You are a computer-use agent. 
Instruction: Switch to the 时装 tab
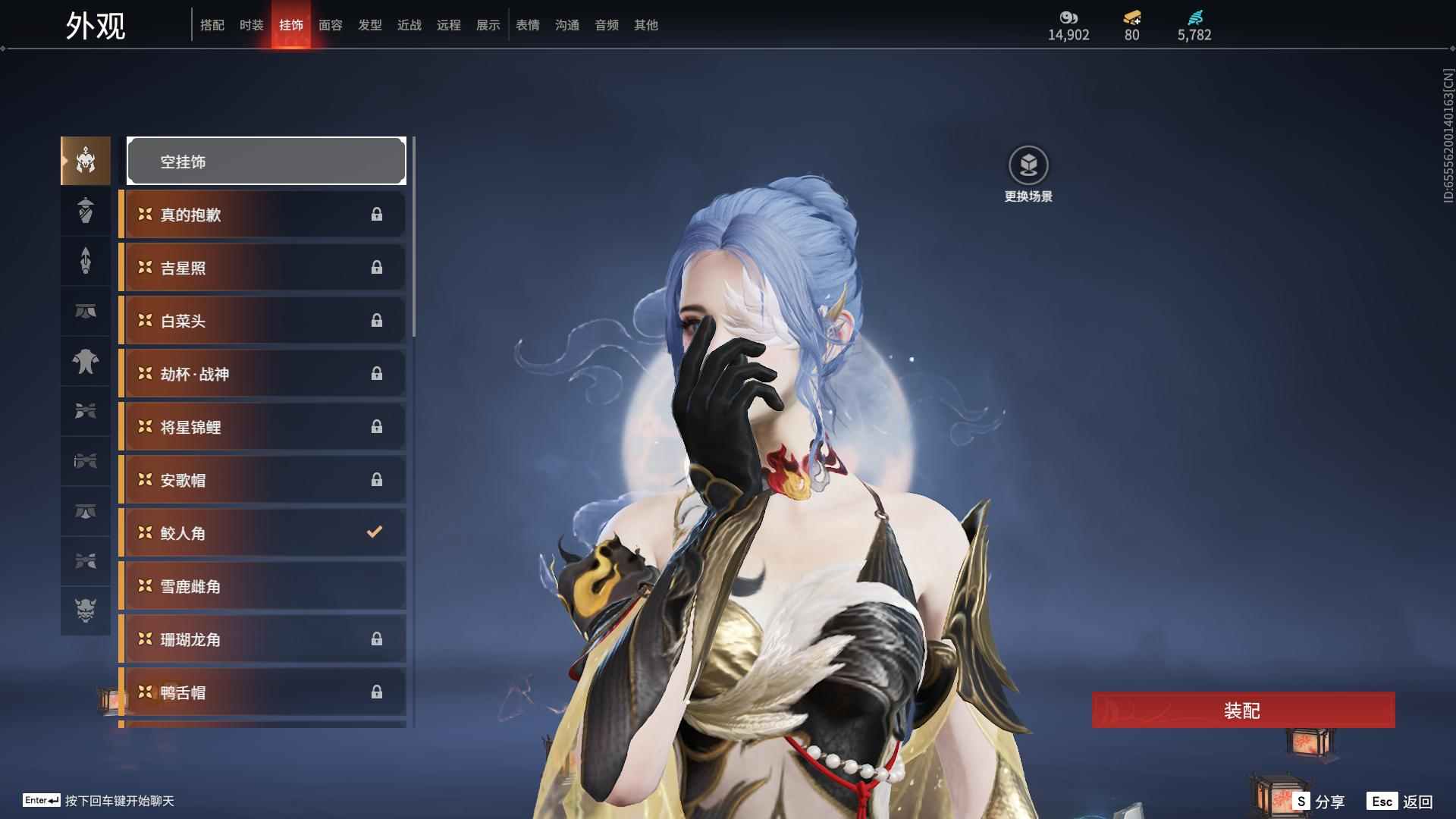[x=251, y=25]
